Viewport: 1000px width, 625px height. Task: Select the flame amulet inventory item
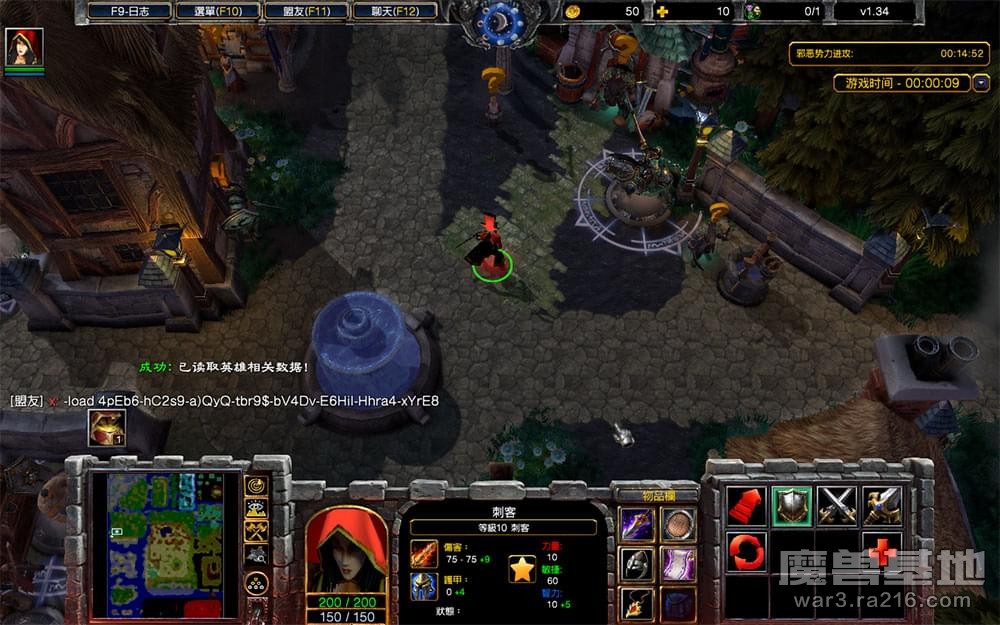[x=637, y=602]
